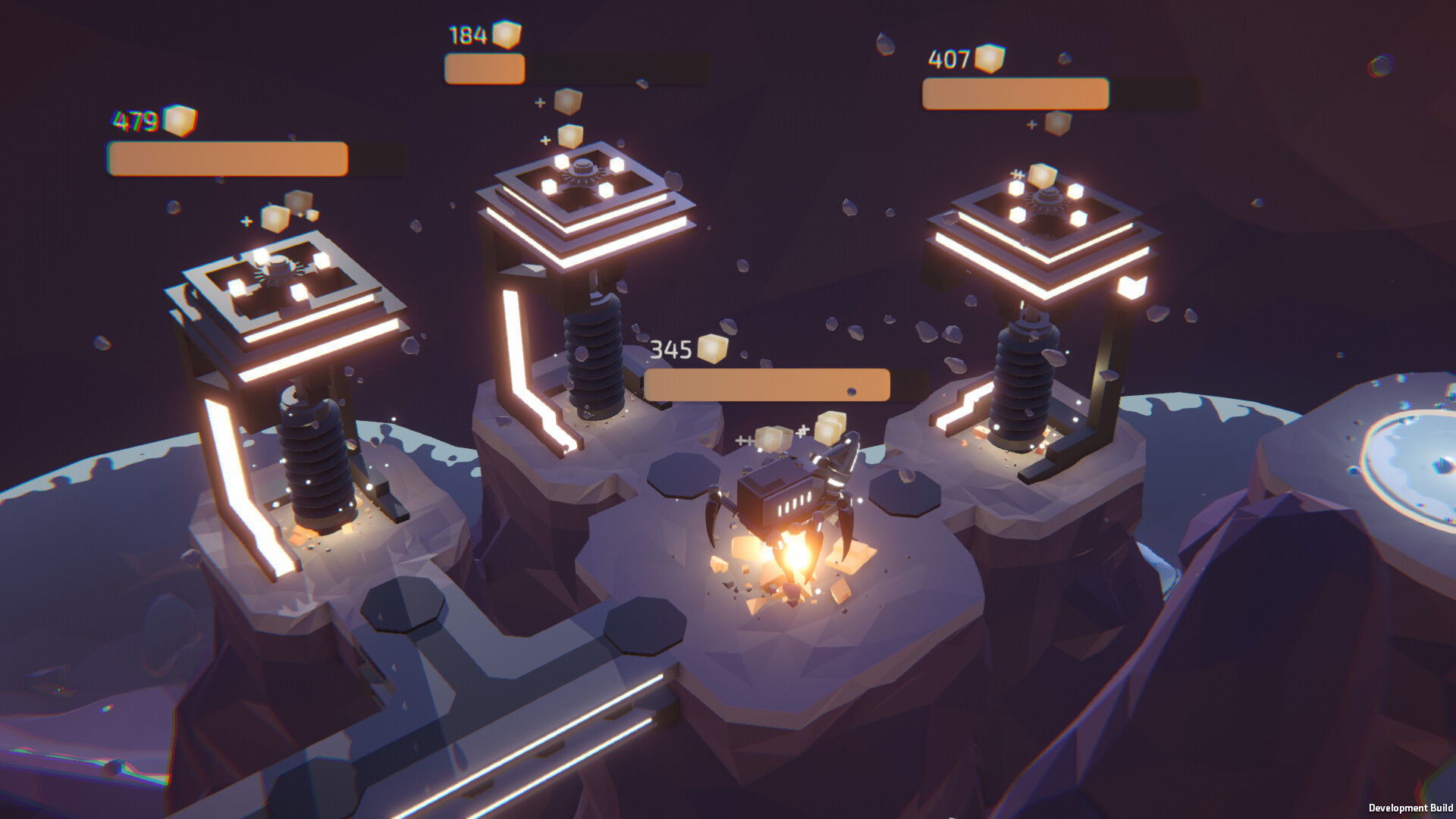Image resolution: width=1456 pixels, height=819 pixels.
Task: Click the cube icon next to the 345 counter
Action: 714,348
